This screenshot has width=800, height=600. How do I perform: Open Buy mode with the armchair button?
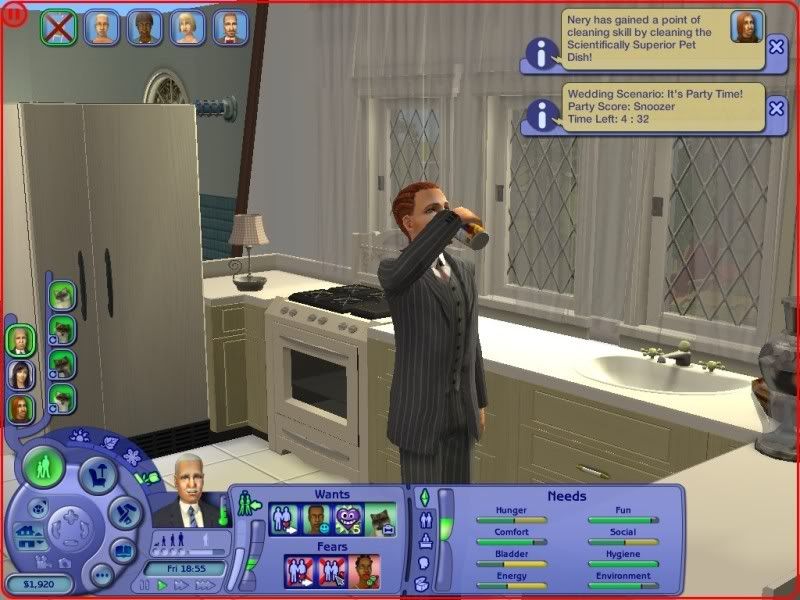pyautogui.click(x=96, y=475)
